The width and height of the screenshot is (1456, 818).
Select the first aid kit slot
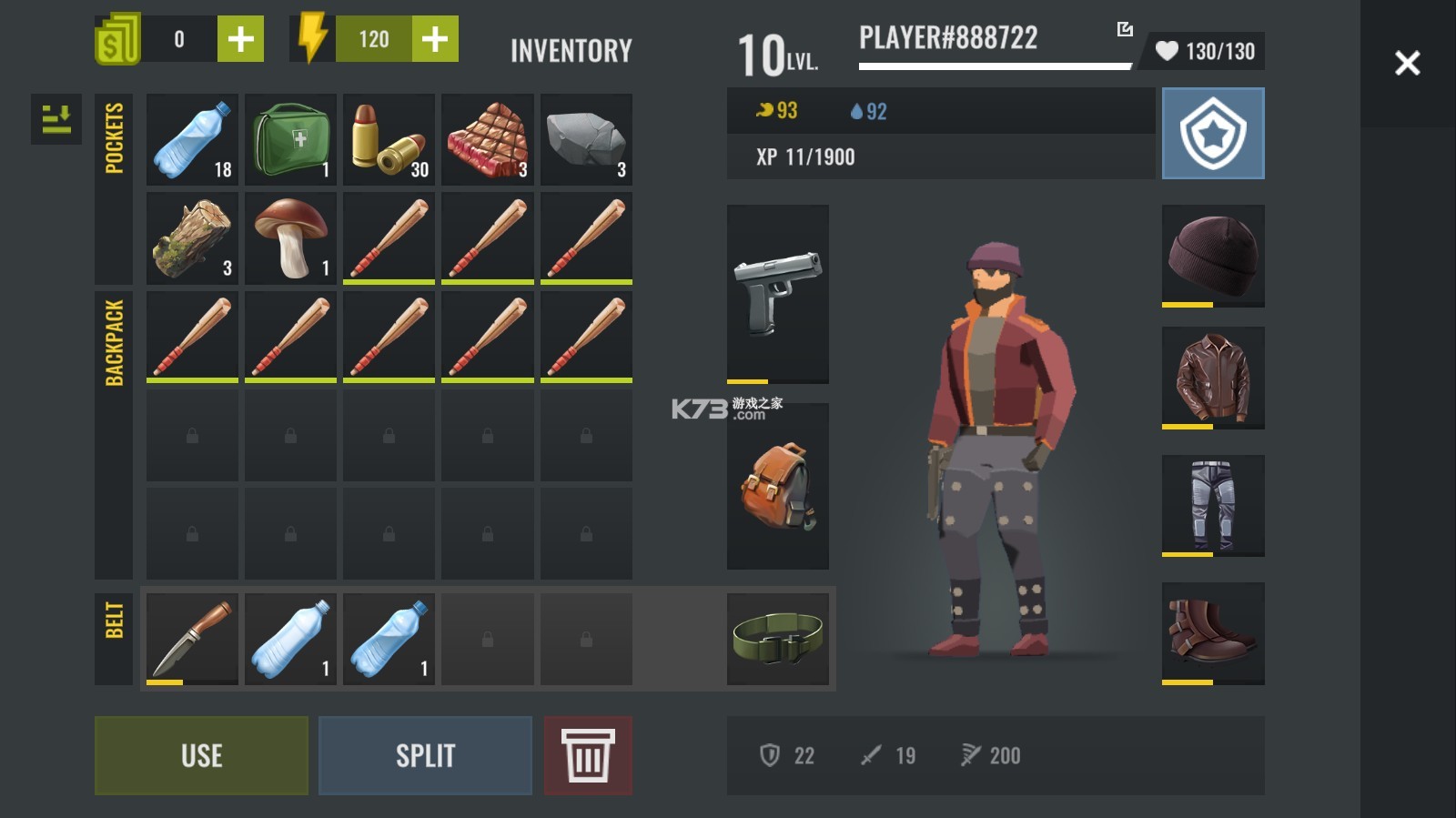click(290, 140)
